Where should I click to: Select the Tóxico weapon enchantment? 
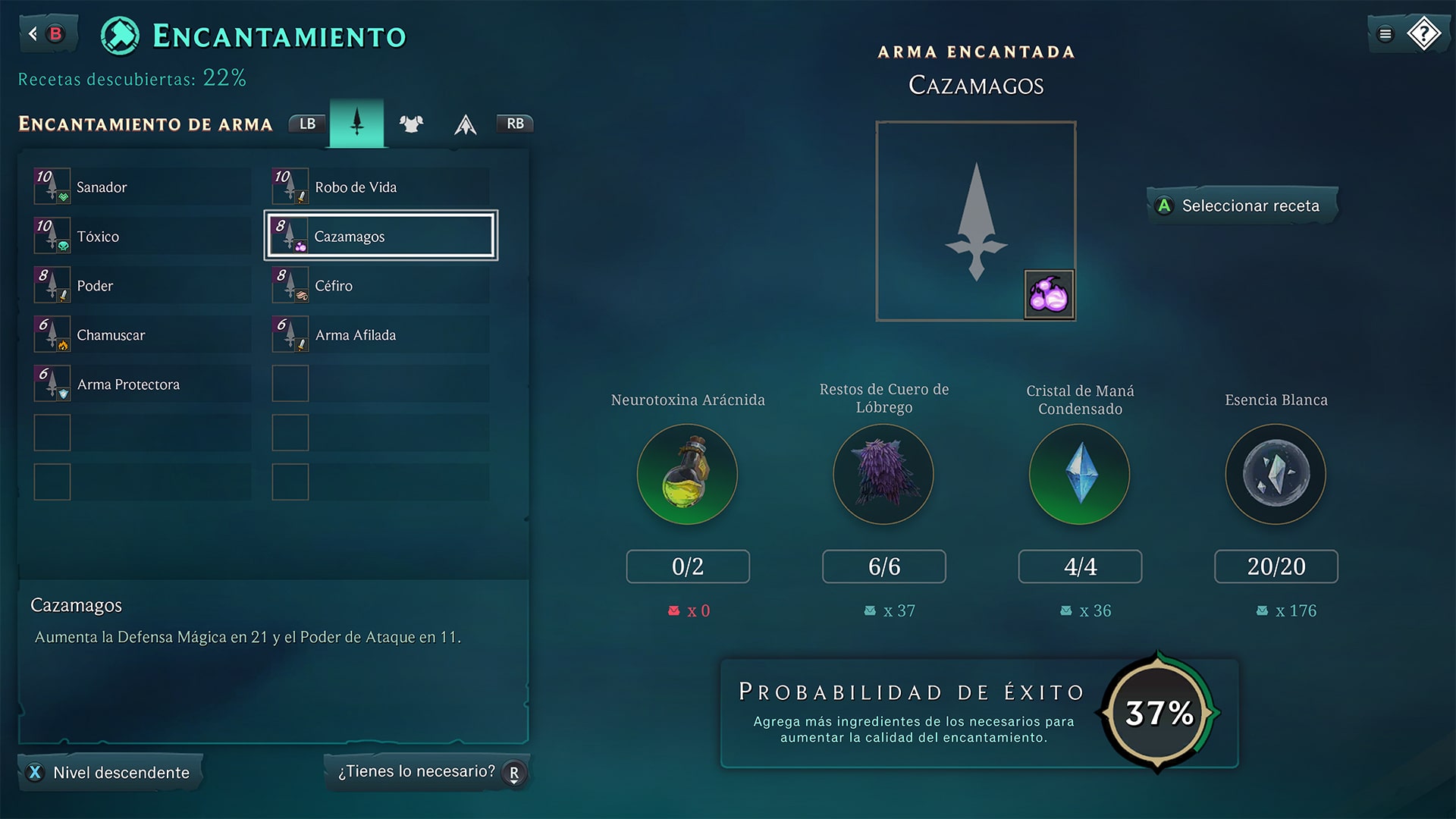pos(142,236)
